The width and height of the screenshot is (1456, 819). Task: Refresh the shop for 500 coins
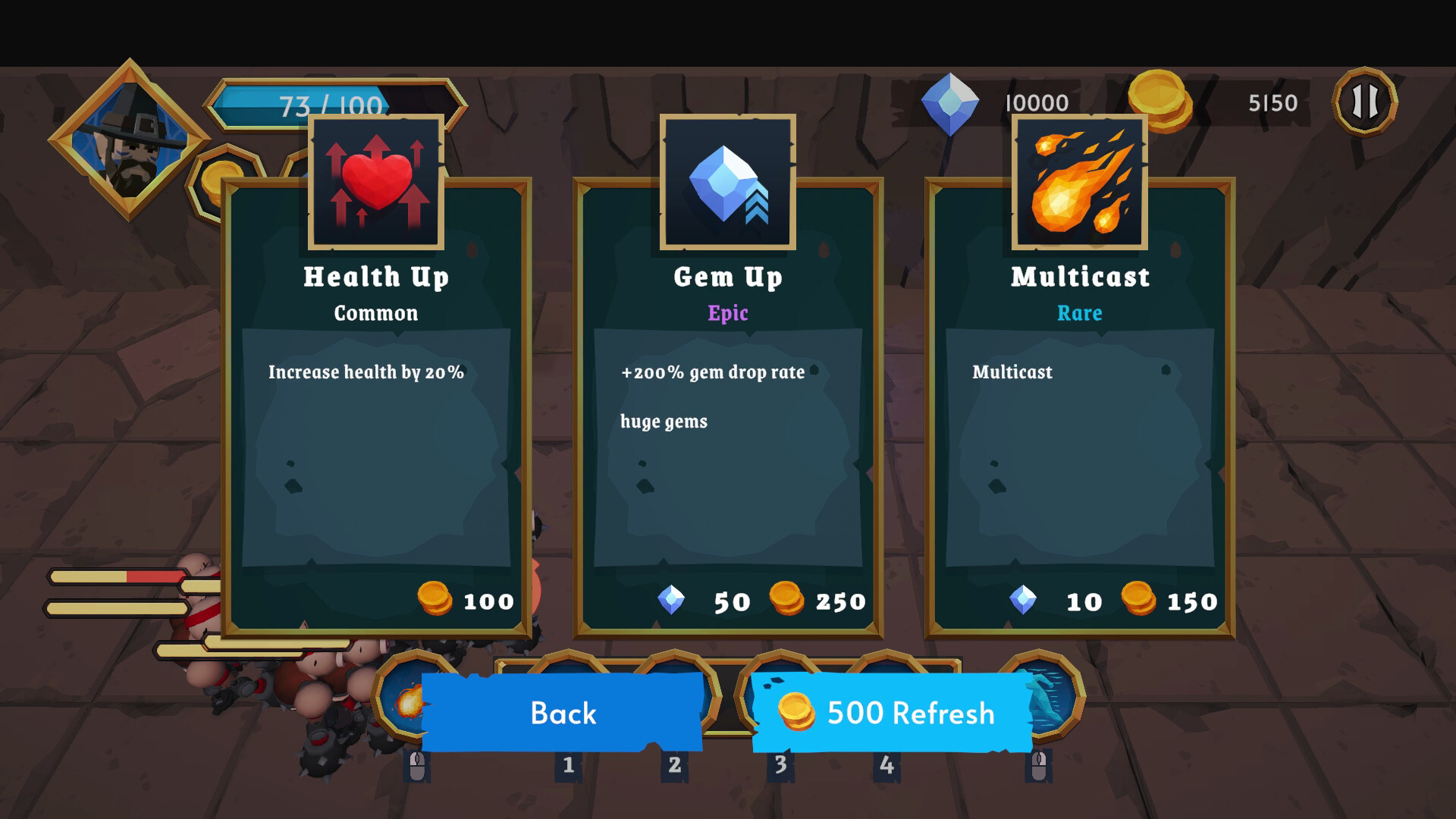(892, 713)
